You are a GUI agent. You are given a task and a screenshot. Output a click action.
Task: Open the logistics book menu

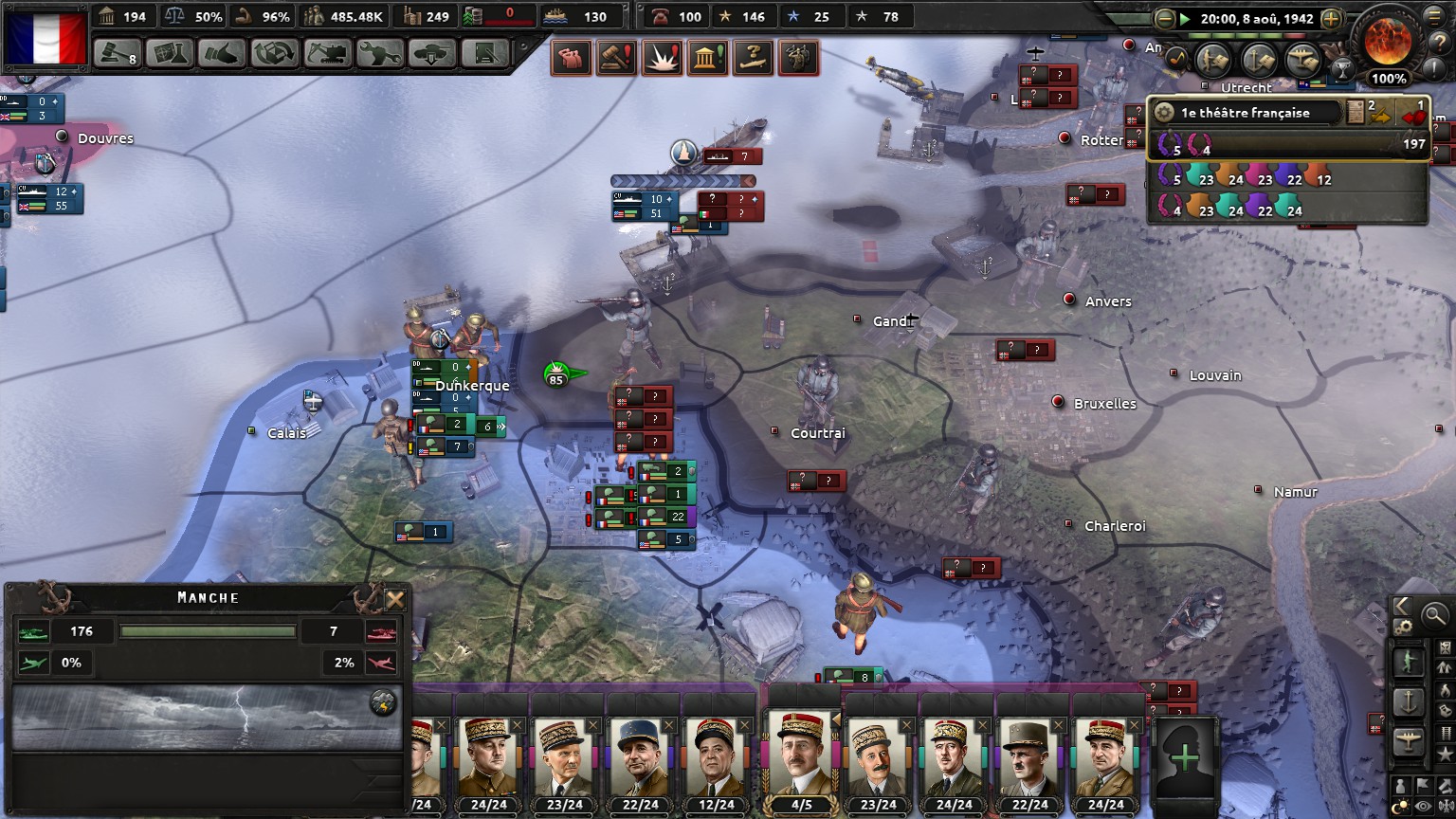pos(483,53)
